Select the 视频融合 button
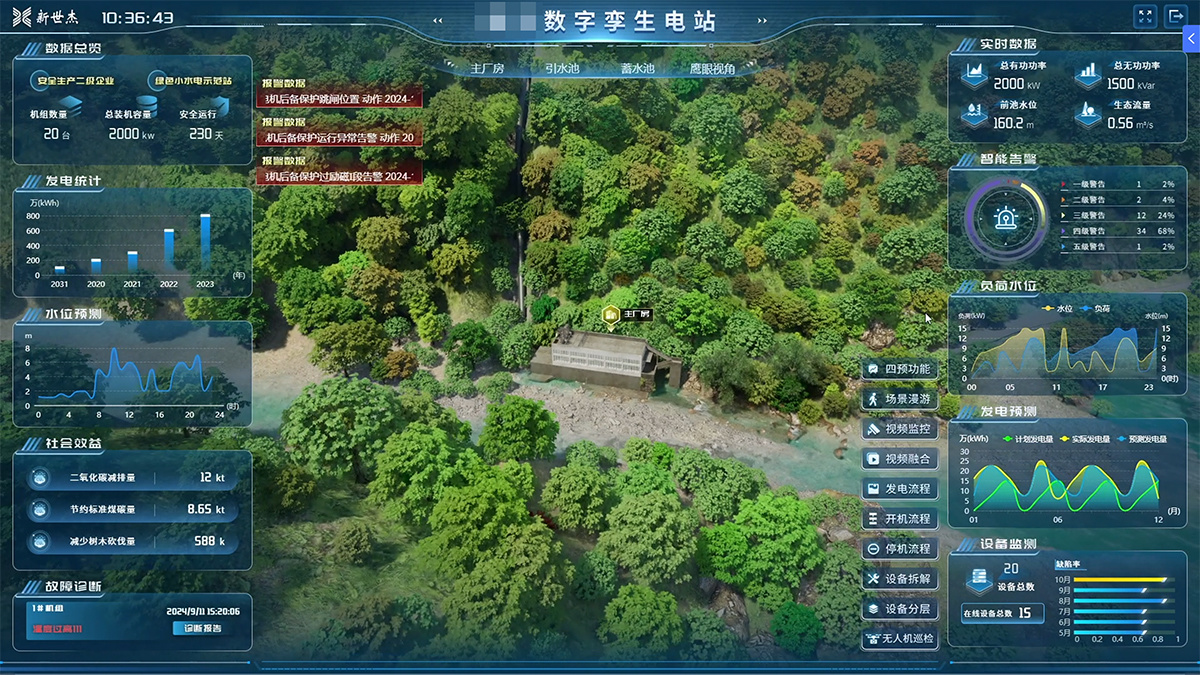1200x675 pixels. click(899, 460)
